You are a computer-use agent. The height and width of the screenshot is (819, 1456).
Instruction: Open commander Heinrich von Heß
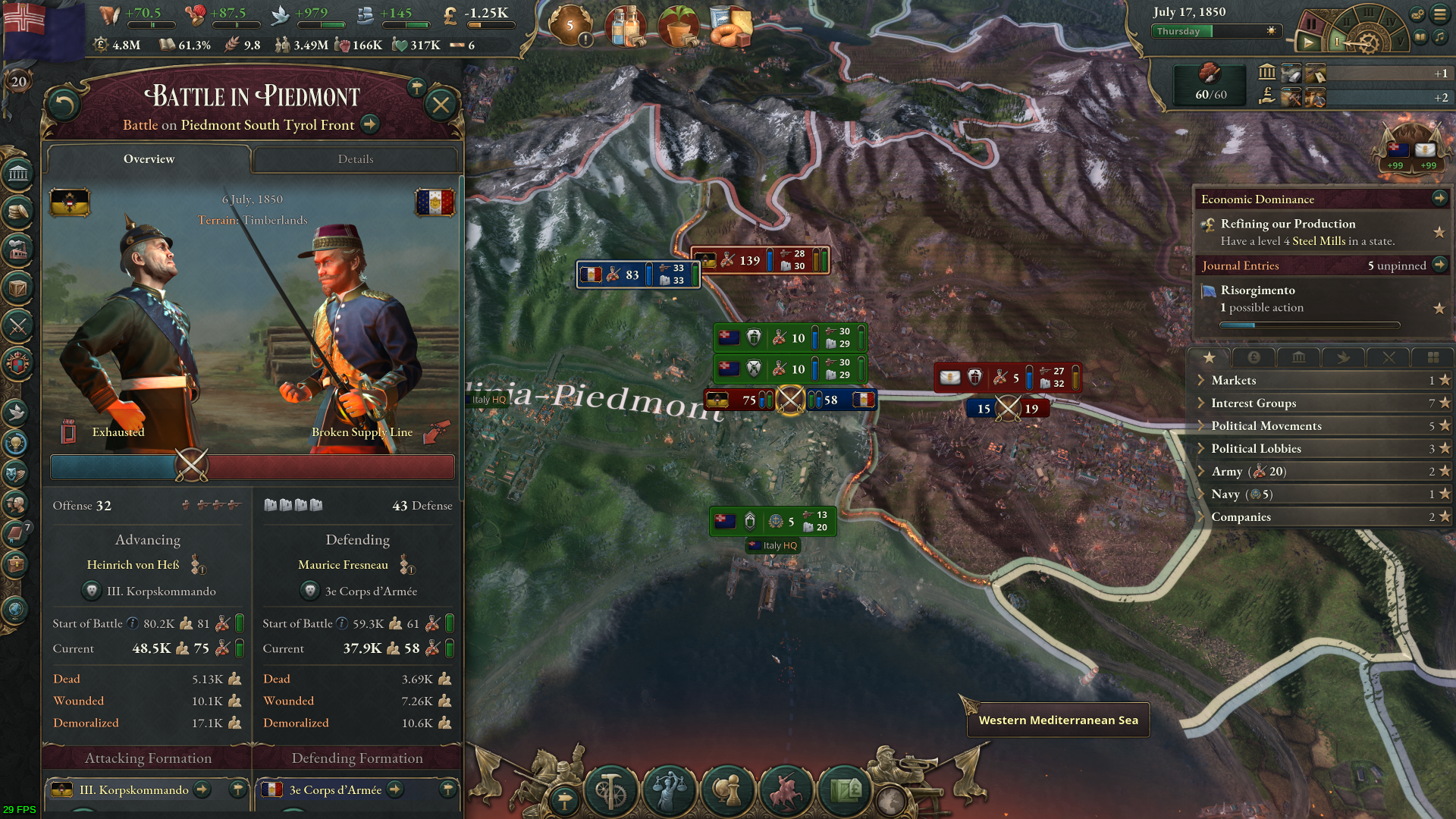click(133, 565)
